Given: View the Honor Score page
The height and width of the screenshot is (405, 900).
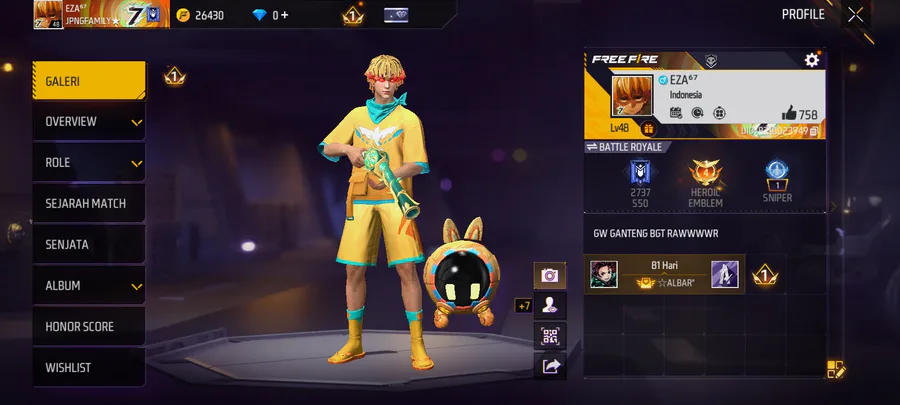Looking at the screenshot, I should [x=88, y=327].
